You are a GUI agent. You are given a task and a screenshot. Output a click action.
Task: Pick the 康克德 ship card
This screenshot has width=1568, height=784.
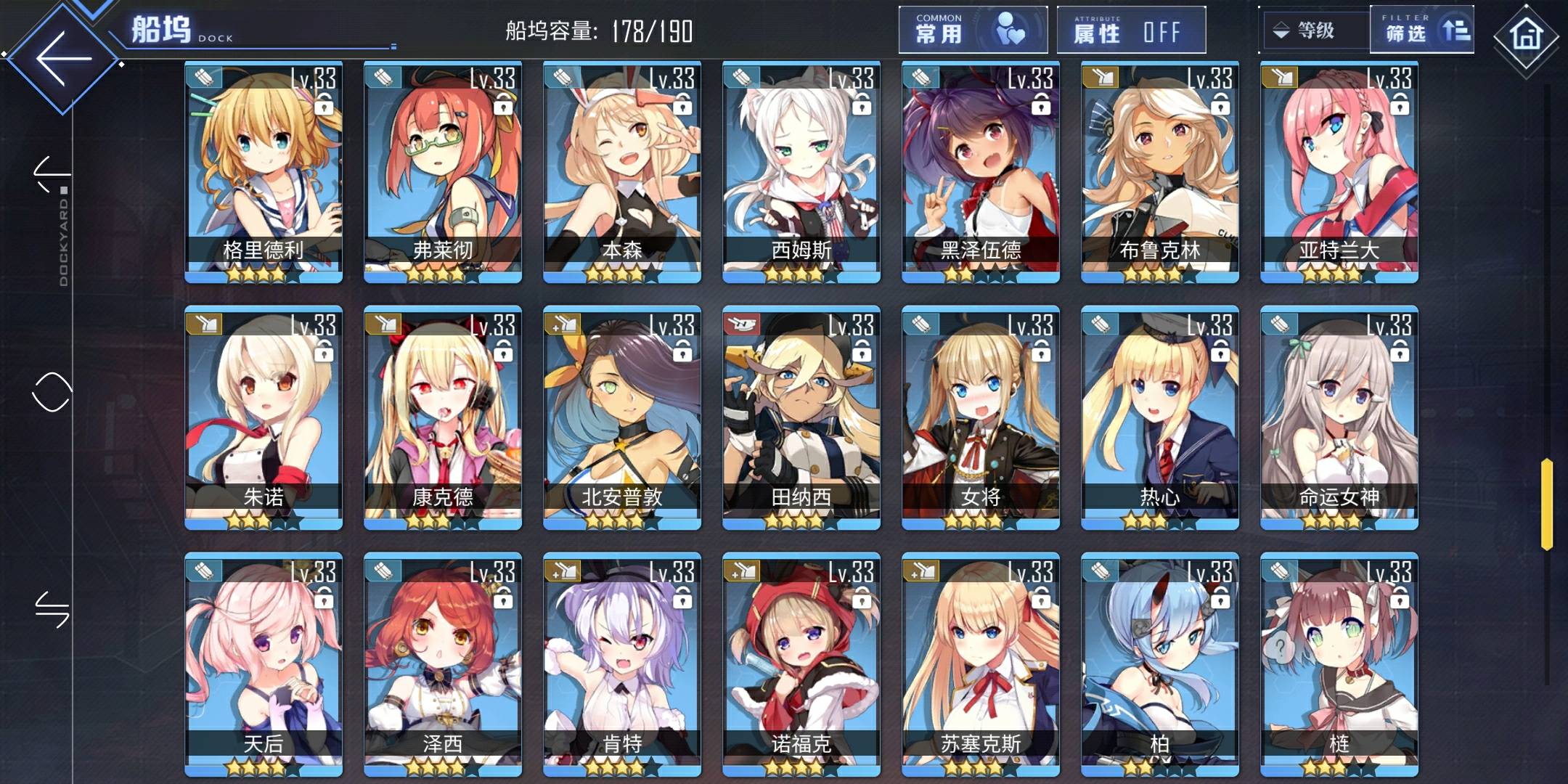coord(443,417)
